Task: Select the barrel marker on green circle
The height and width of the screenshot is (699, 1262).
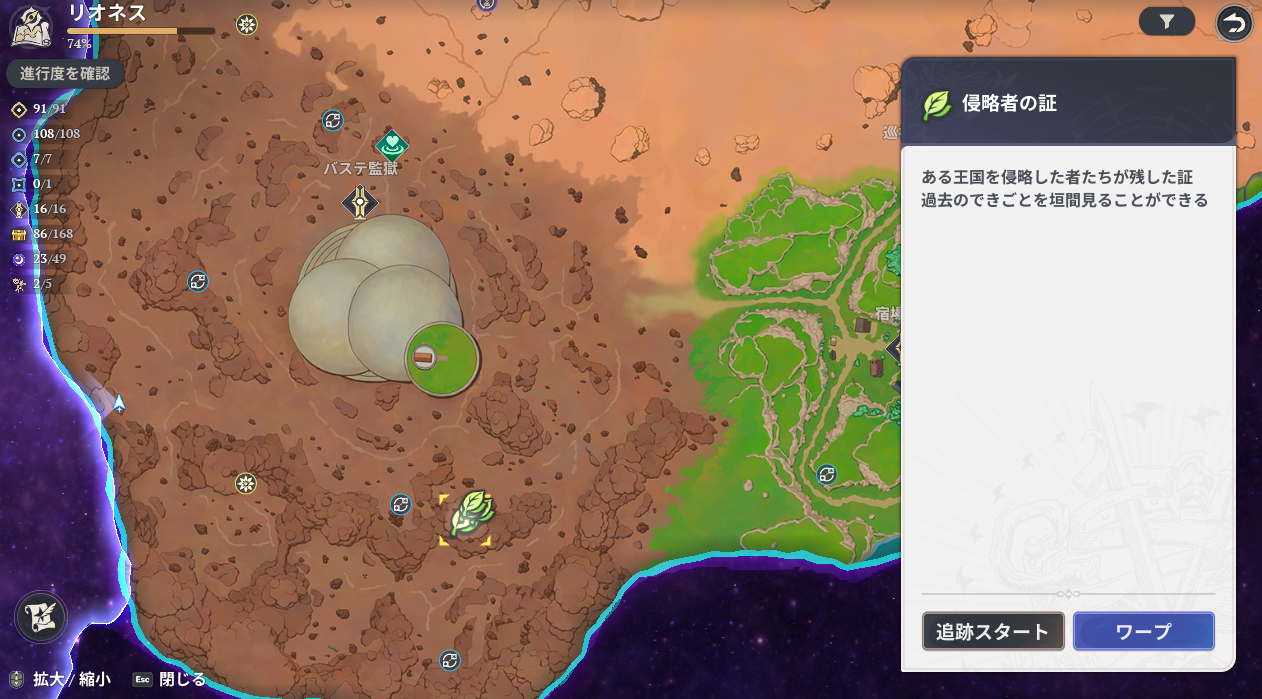Action: click(425, 357)
